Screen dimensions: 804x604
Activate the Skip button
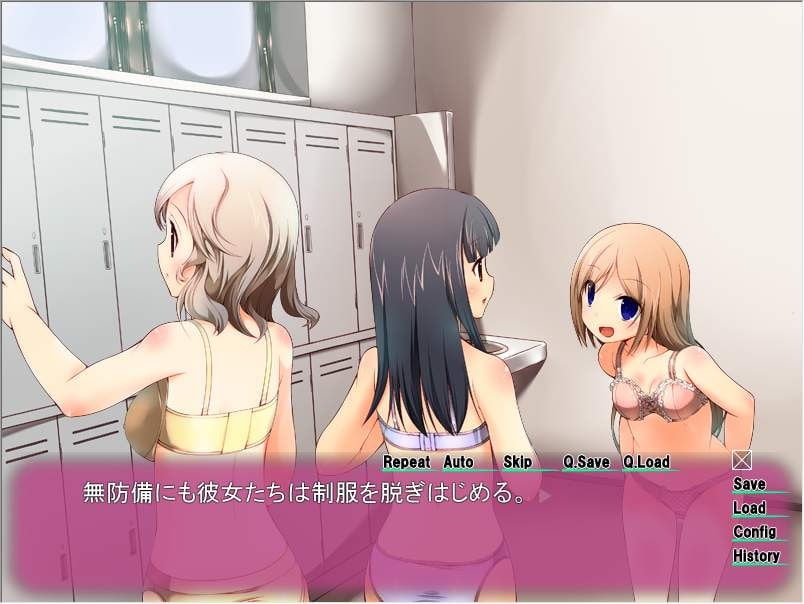click(517, 462)
